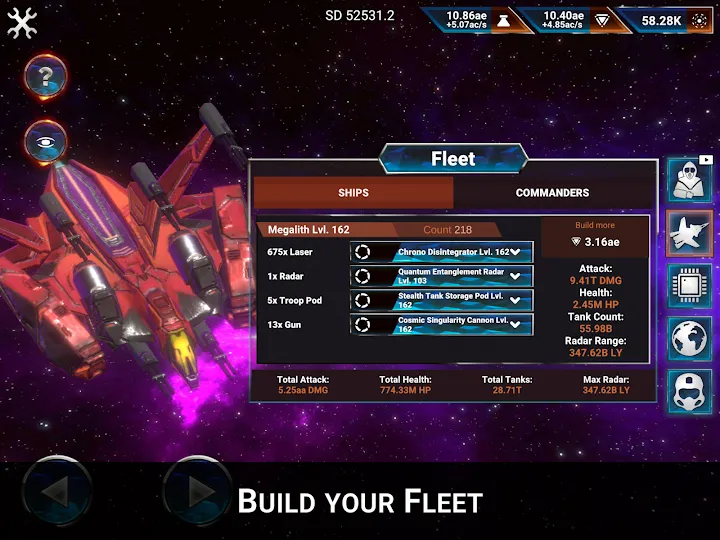720x540 pixels.
Task: Click the right arrow navigation button
Action: [198, 491]
